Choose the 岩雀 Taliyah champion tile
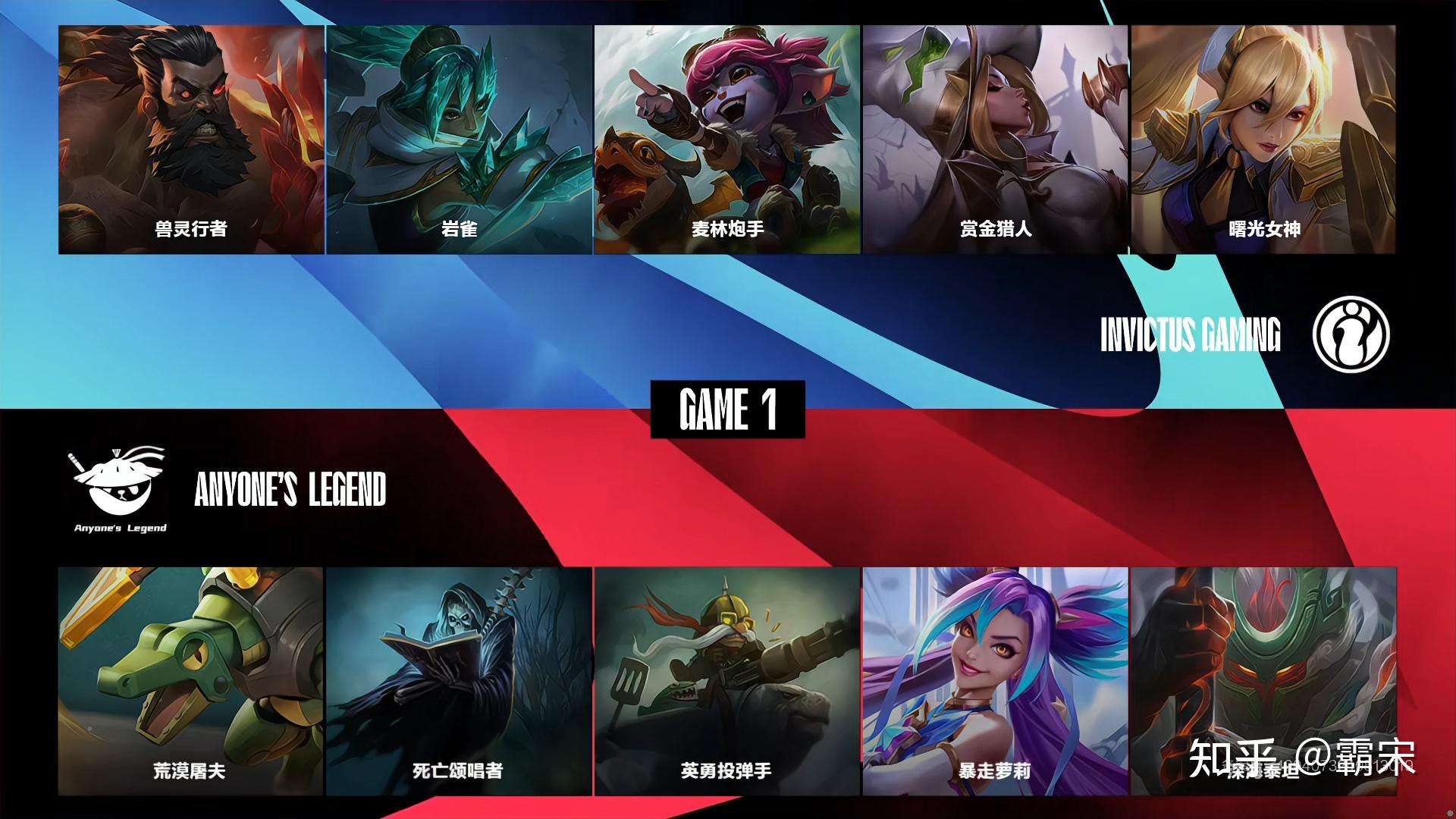 coord(460,140)
